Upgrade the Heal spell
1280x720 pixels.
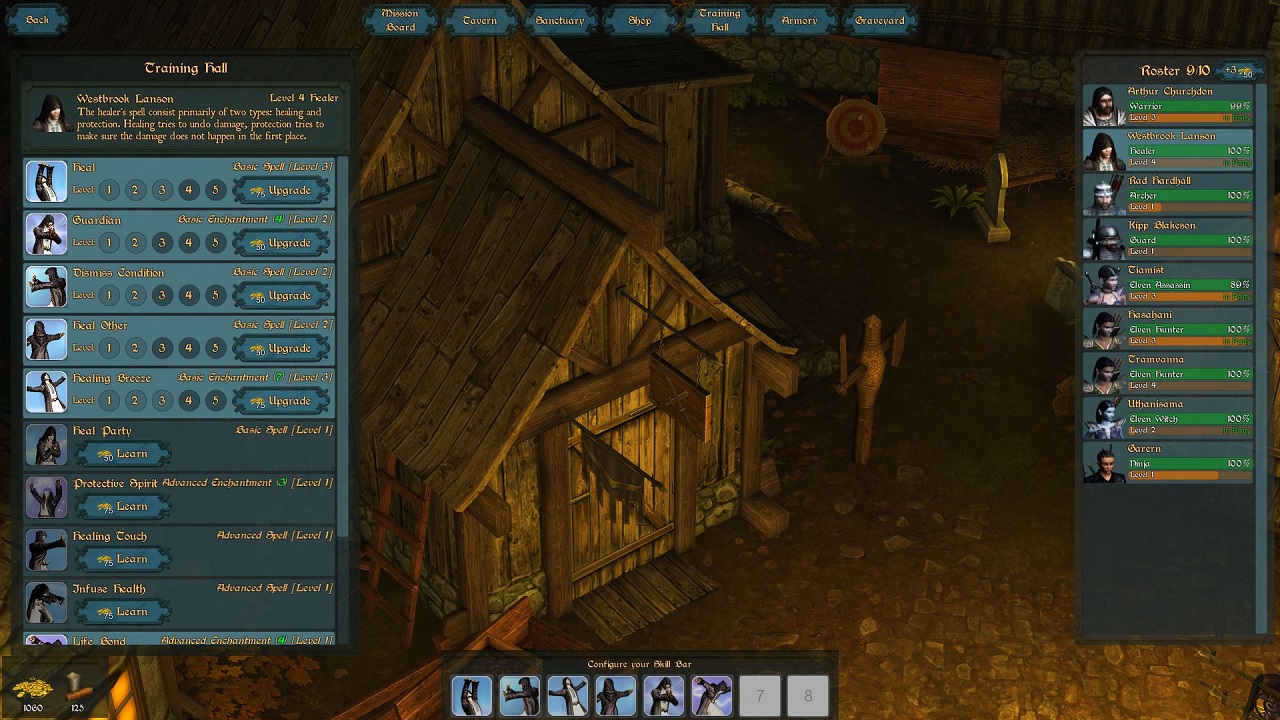point(281,190)
